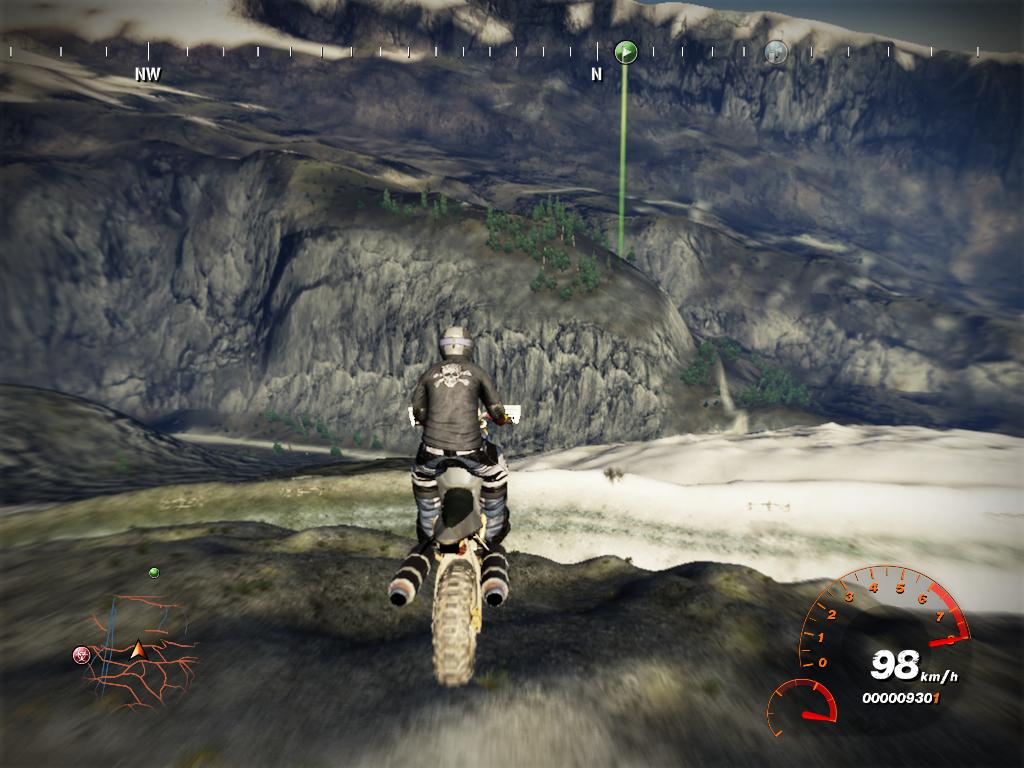Click the orange player arrow on the minimap
The width and height of the screenshot is (1024, 768).
point(138,651)
